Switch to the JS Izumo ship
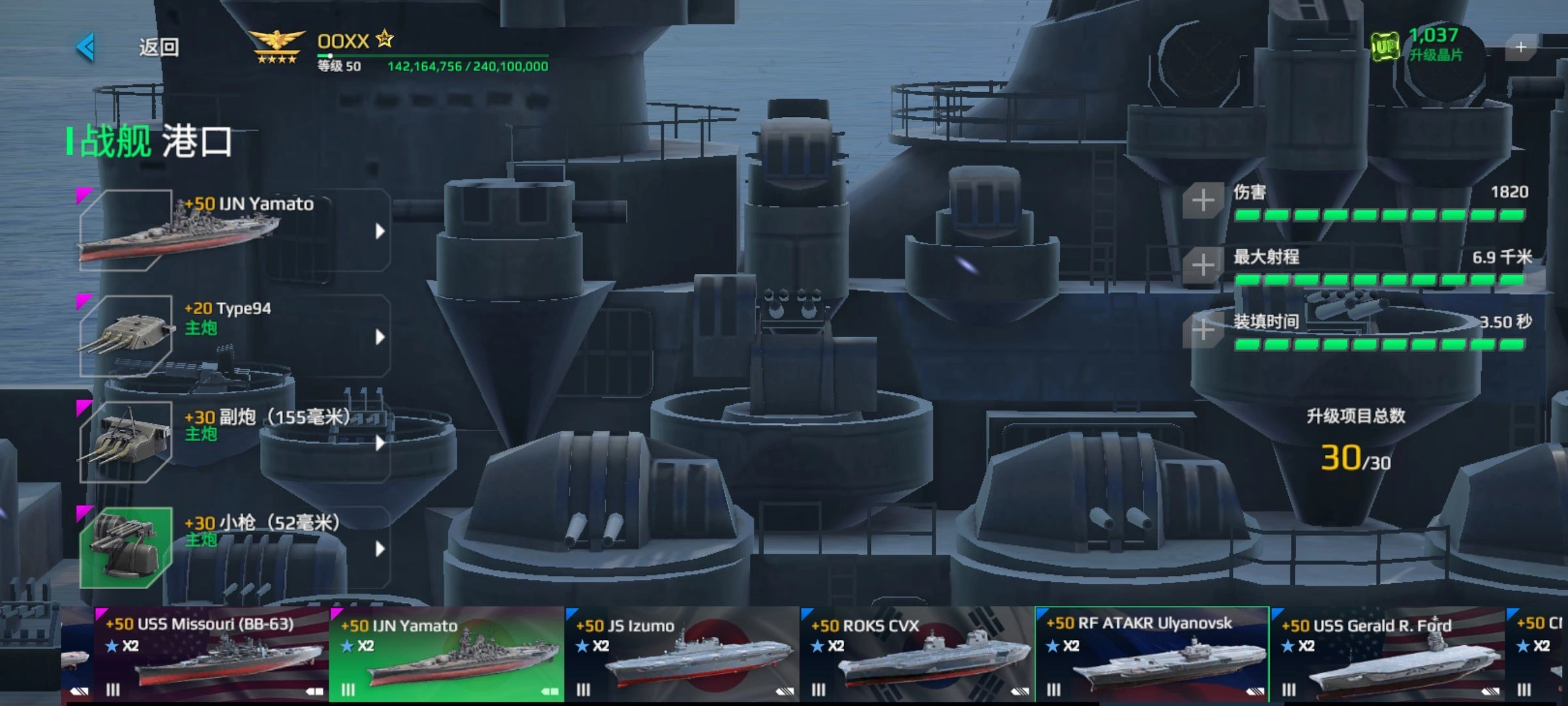The height and width of the screenshot is (706, 1568). coord(681,655)
